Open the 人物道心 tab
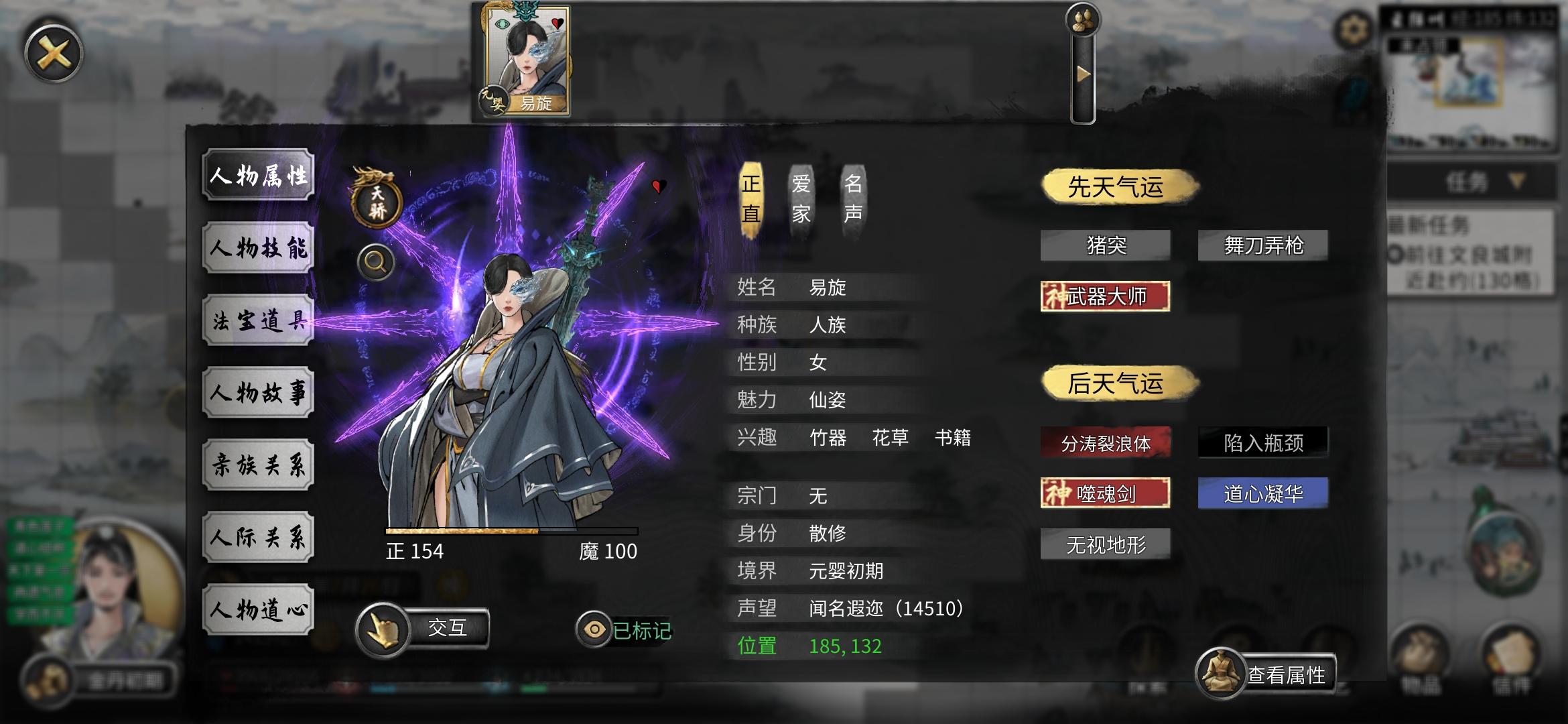The image size is (1568, 724). pyautogui.click(x=259, y=607)
